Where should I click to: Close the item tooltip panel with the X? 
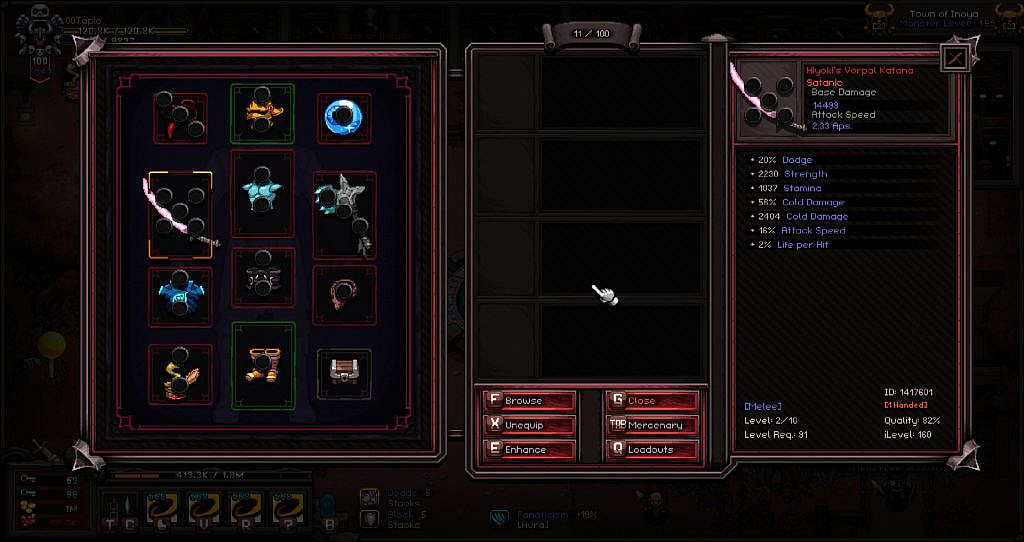[x=954, y=59]
